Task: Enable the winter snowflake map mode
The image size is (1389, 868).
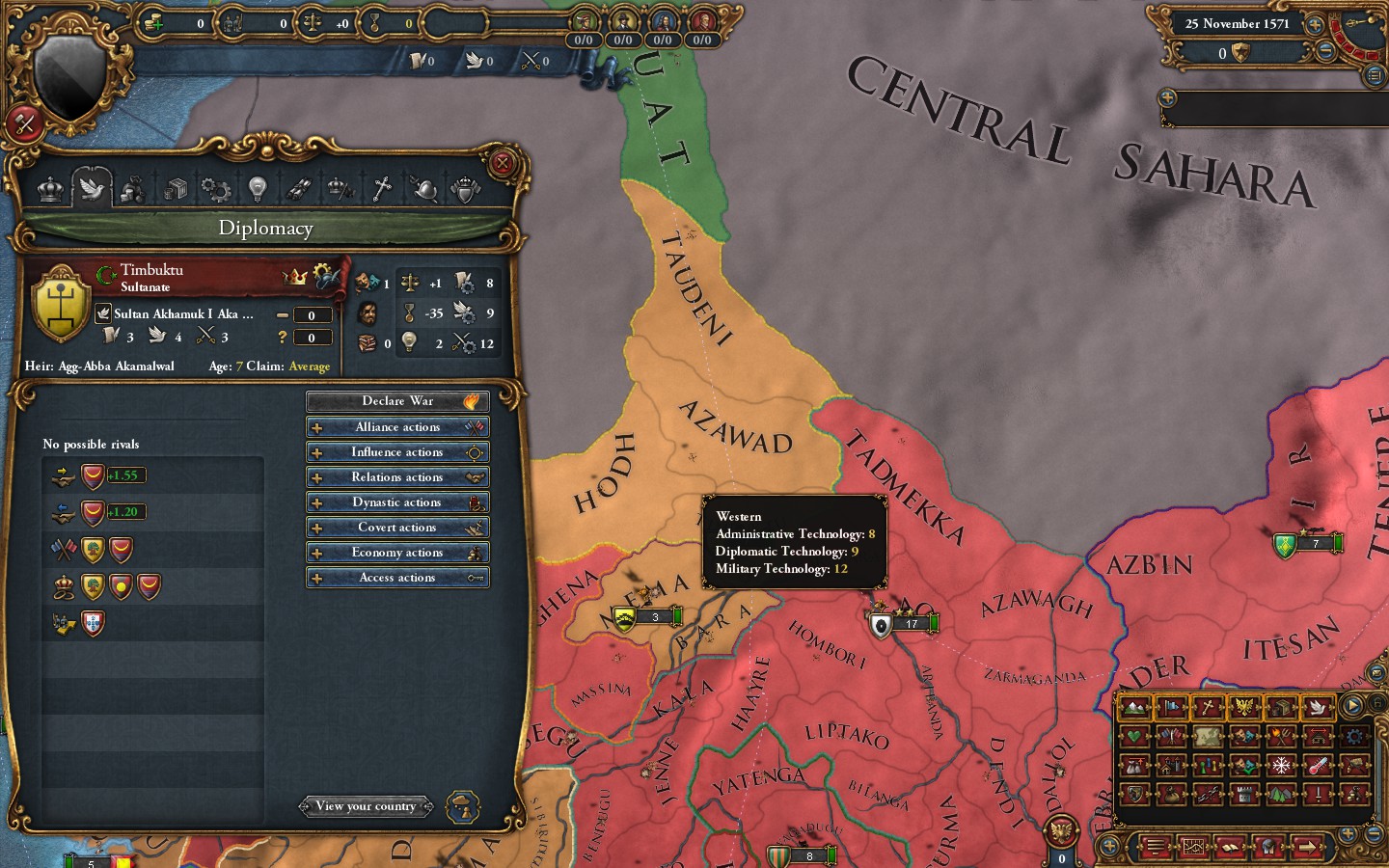Action: [x=1280, y=765]
